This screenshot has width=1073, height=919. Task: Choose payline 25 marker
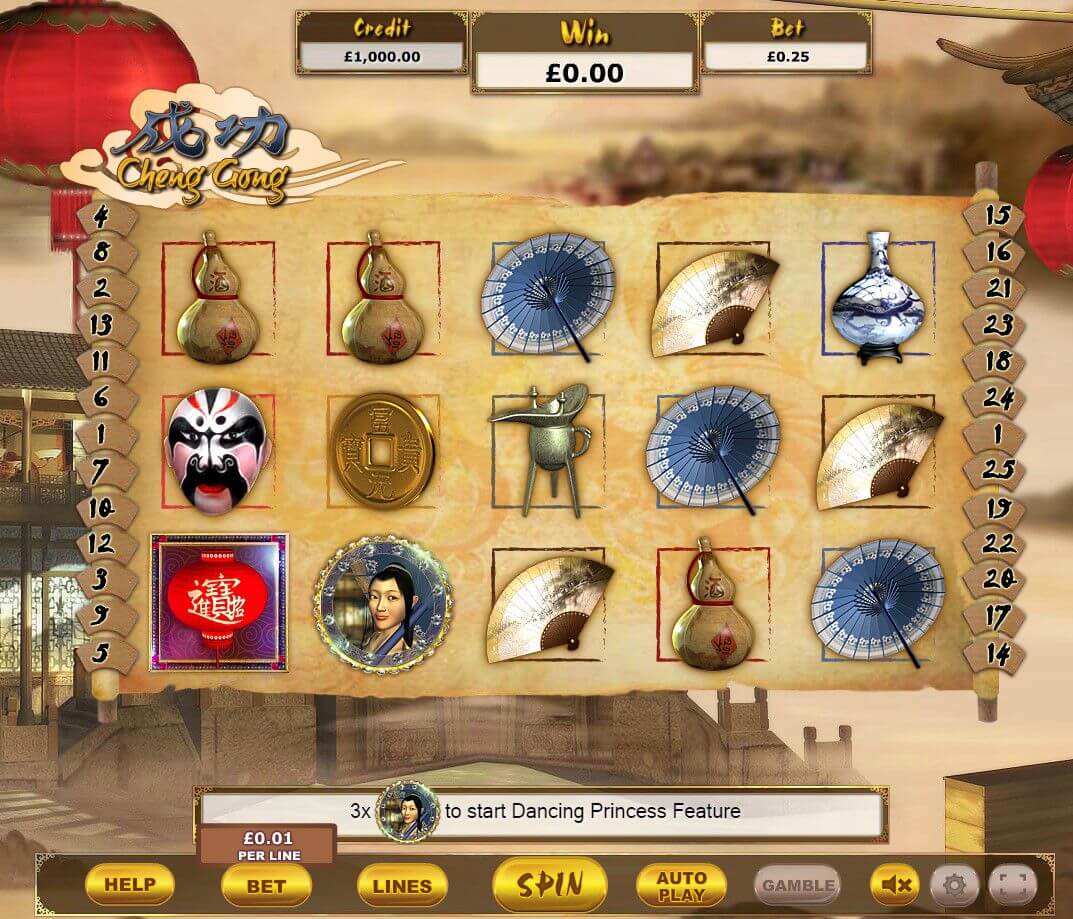pos(997,470)
